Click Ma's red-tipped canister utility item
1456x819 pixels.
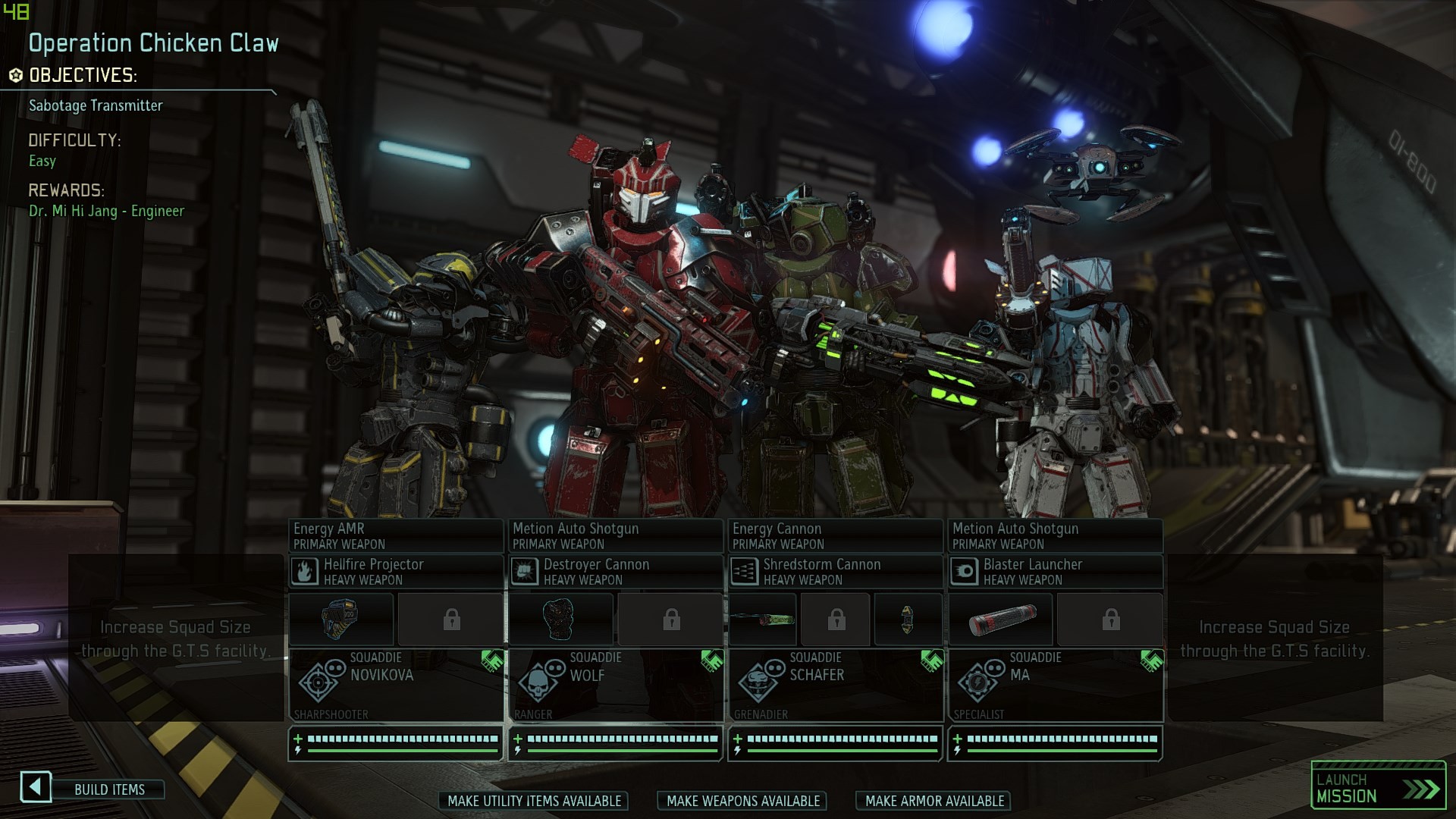[1001, 620]
